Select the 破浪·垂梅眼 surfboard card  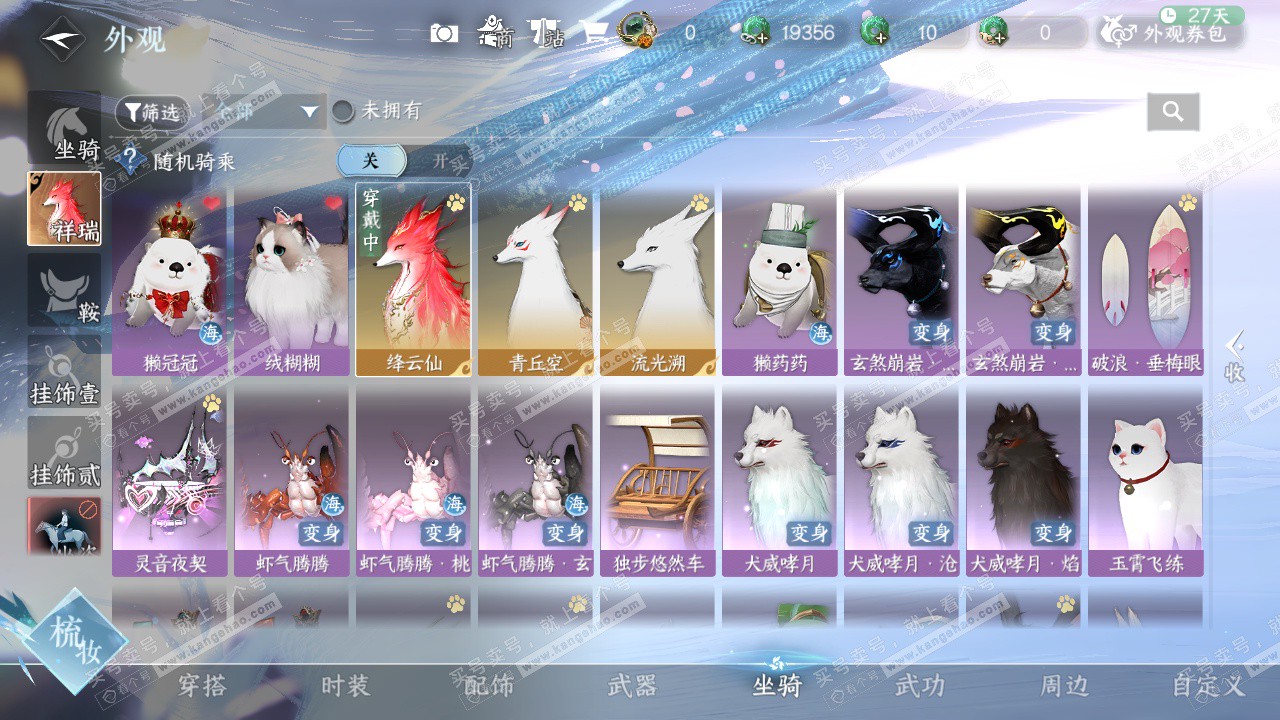(x=1145, y=280)
